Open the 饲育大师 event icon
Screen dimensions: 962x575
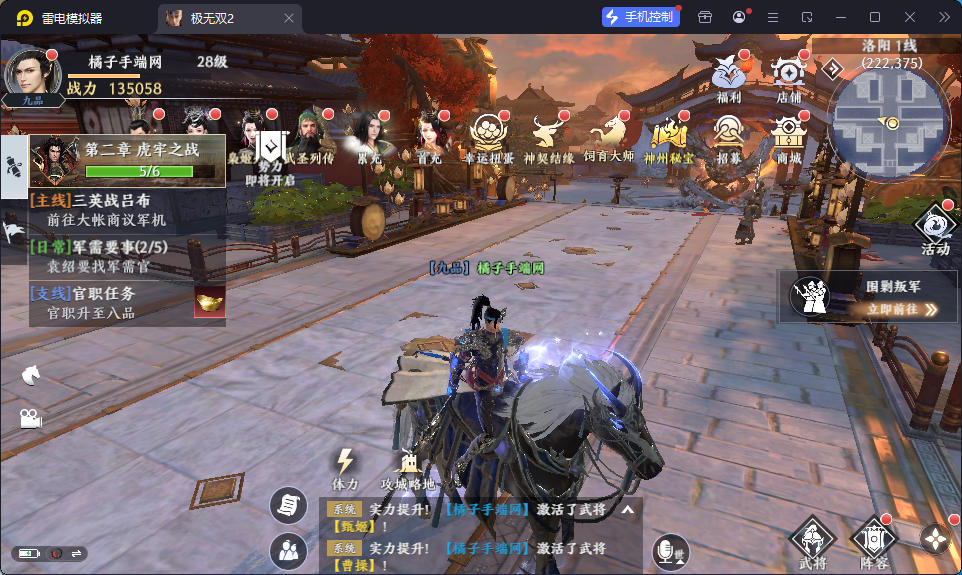[609, 137]
